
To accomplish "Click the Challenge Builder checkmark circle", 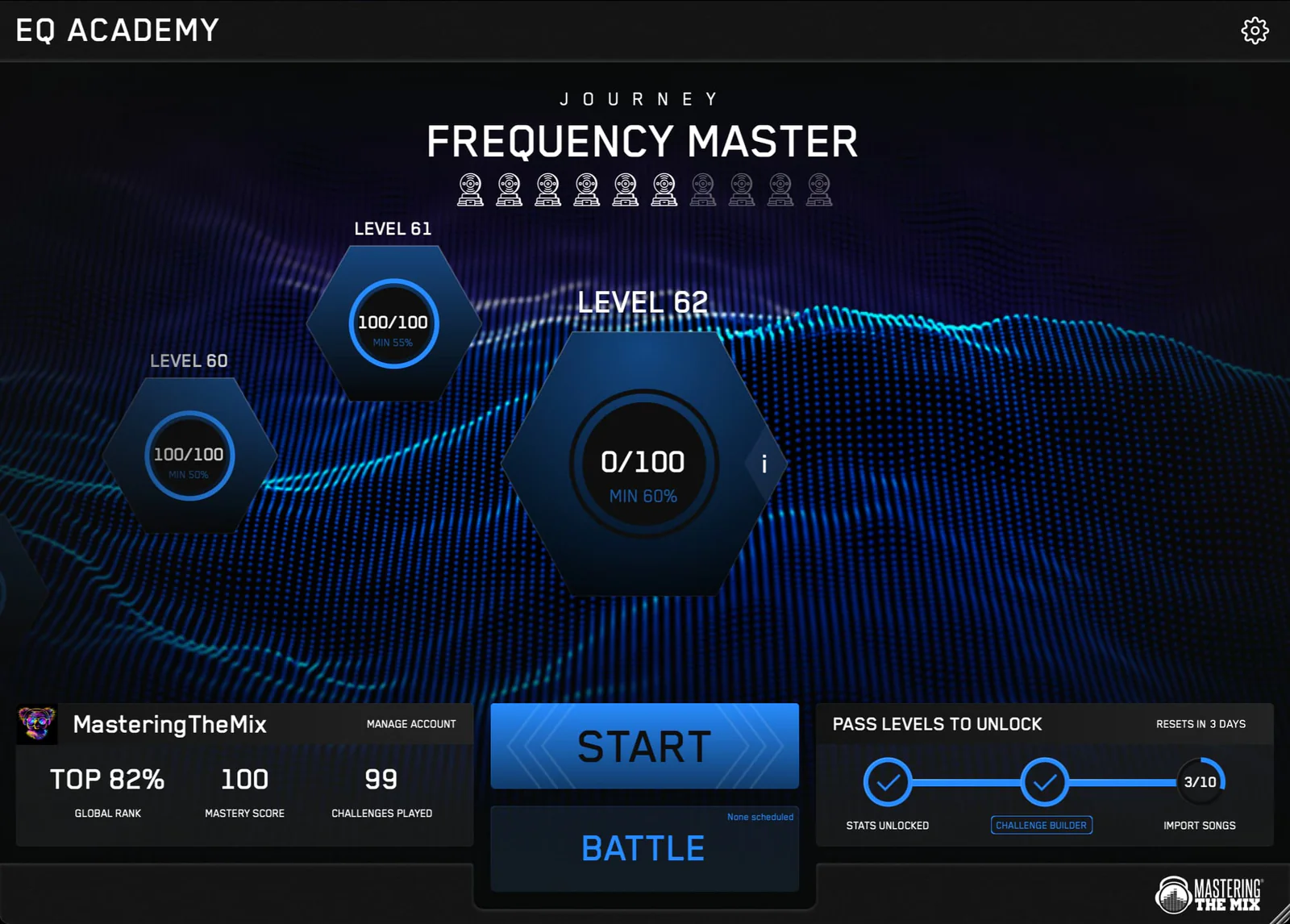I will (x=1042, y=781).
